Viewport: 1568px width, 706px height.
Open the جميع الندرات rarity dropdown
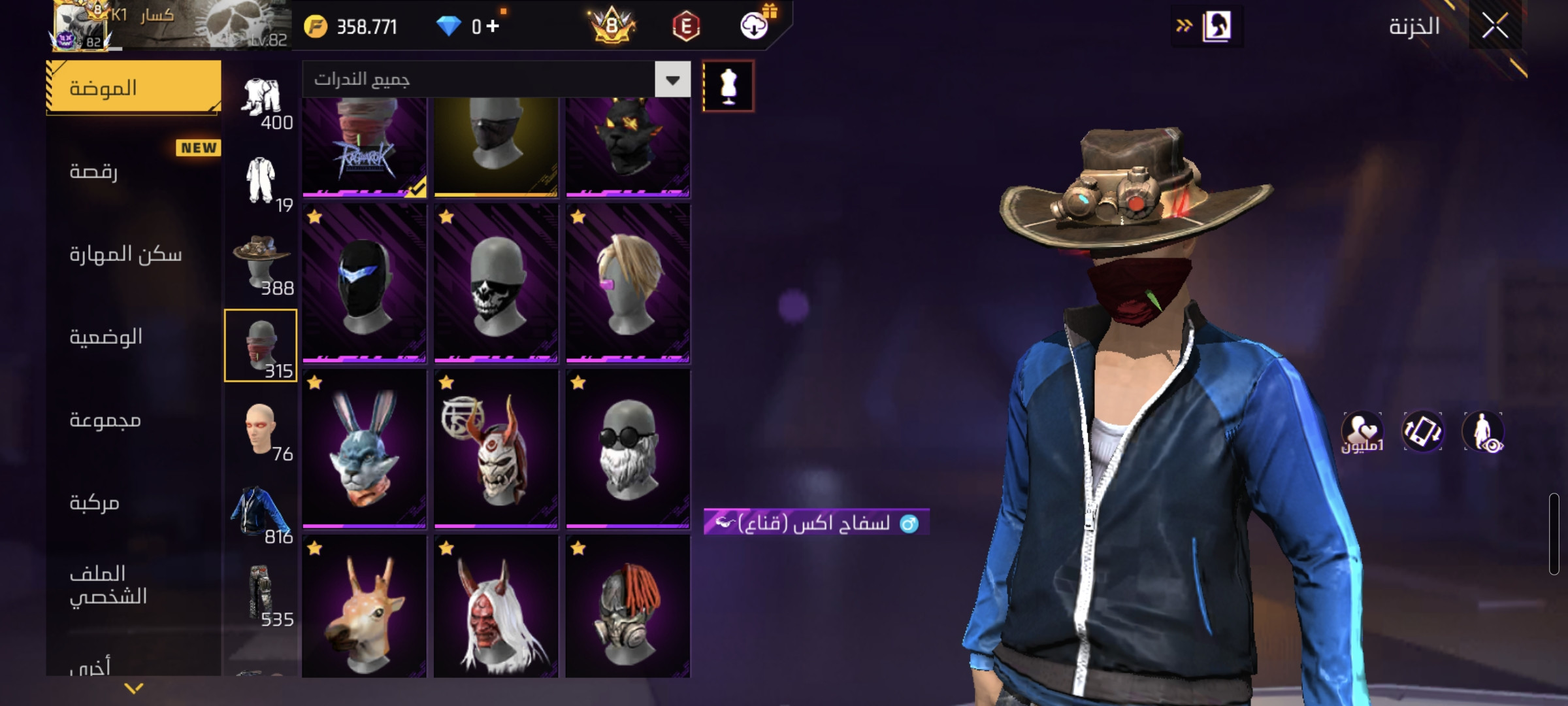tap(672, 80)
